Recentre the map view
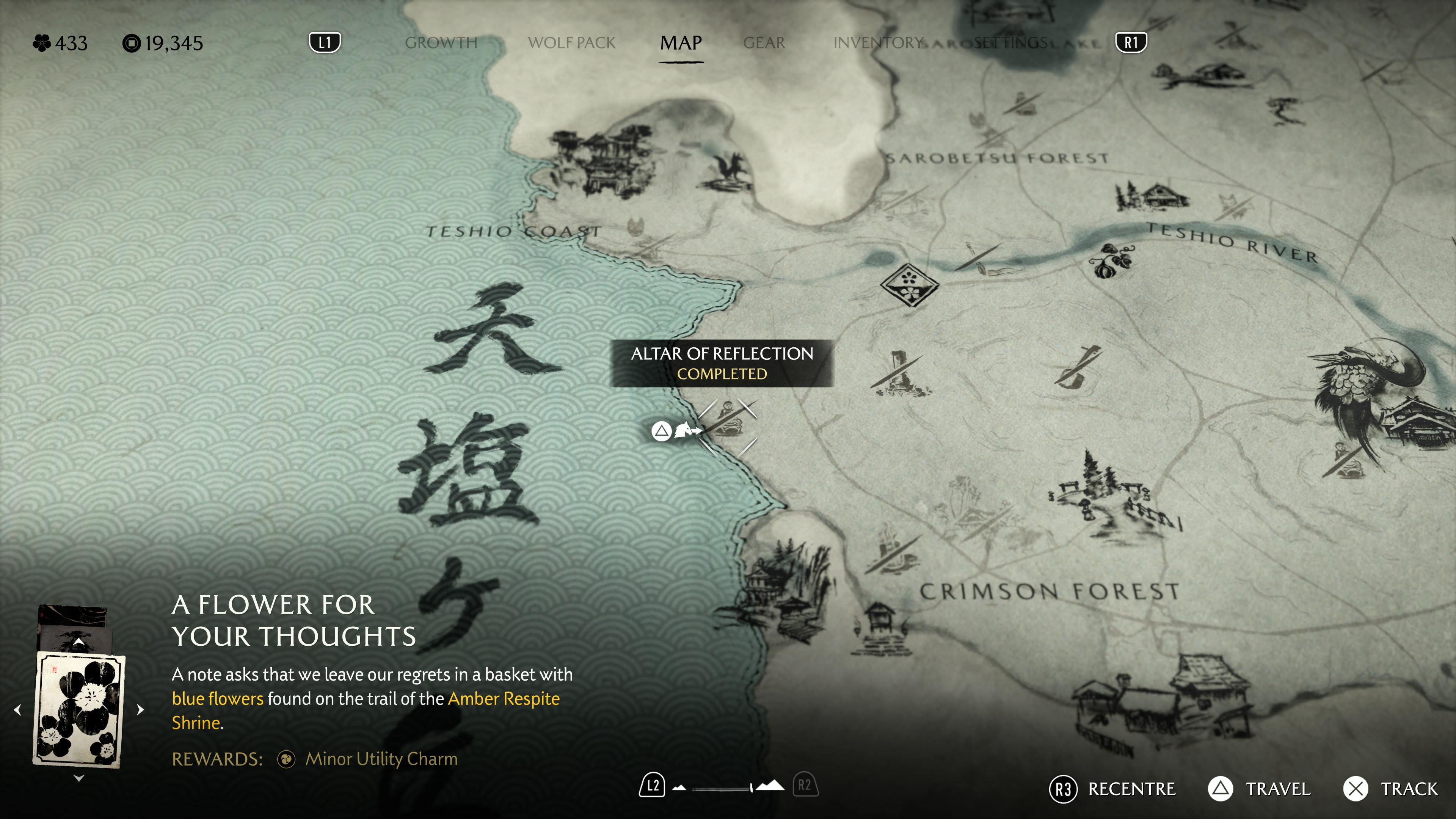 [x=1112, y=789]
